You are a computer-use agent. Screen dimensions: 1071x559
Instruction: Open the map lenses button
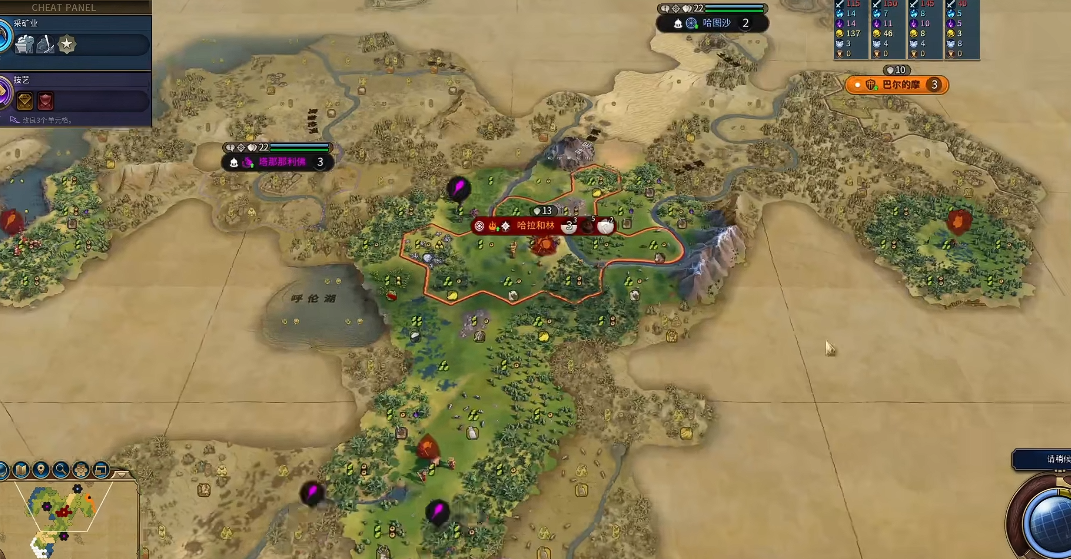pos(21,469)
